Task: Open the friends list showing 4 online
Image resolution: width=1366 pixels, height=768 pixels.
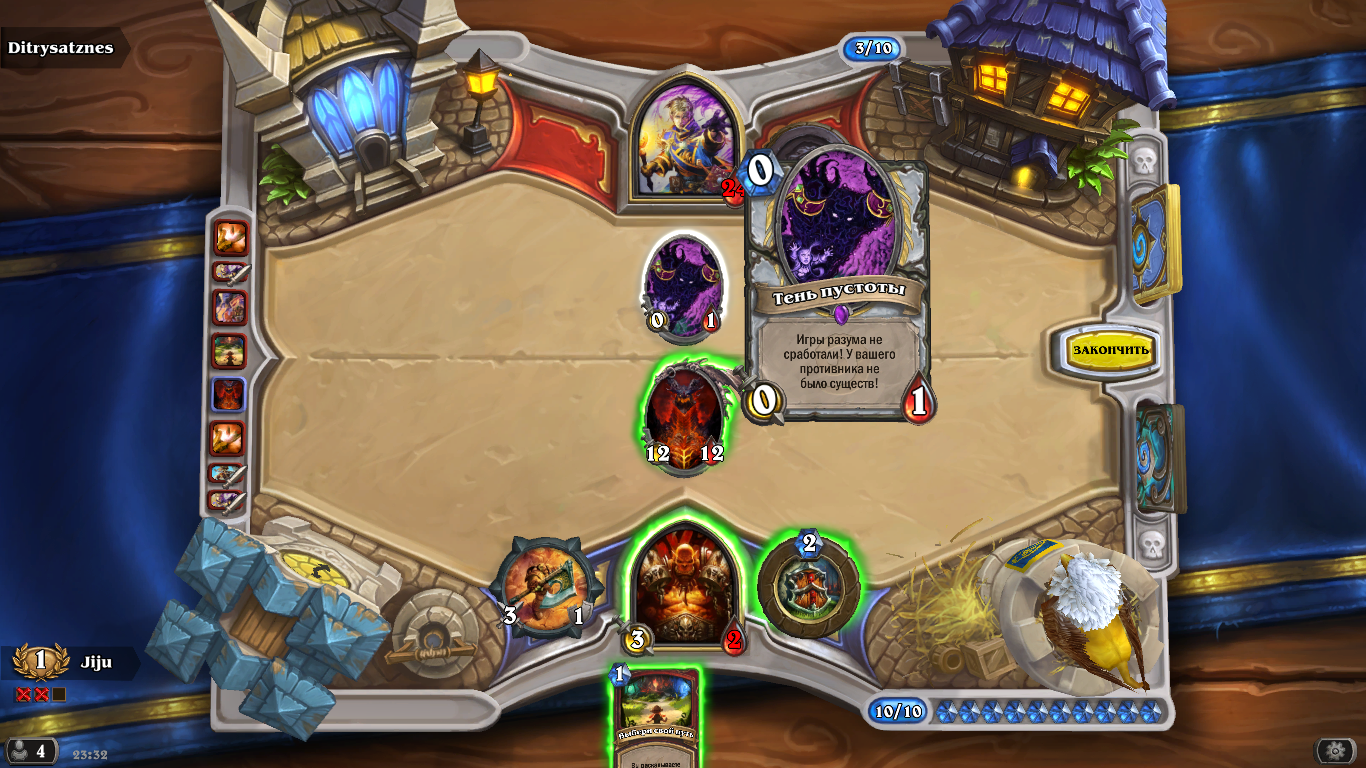Action: pyautogui.click(x=30, y=751)
